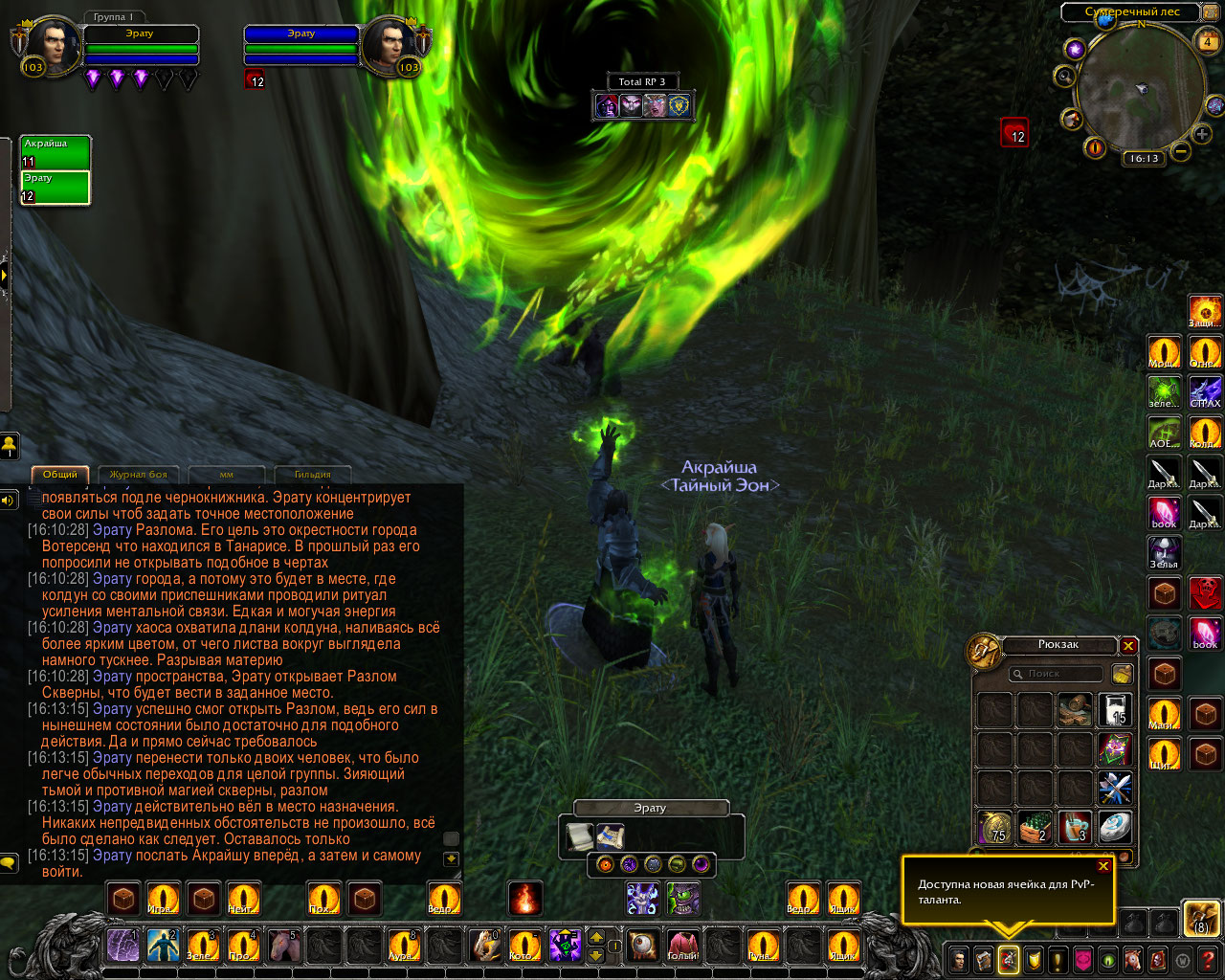Cast the fire spell on the action bar
The height and width of the screenshot is (980, 1225).
524,899
